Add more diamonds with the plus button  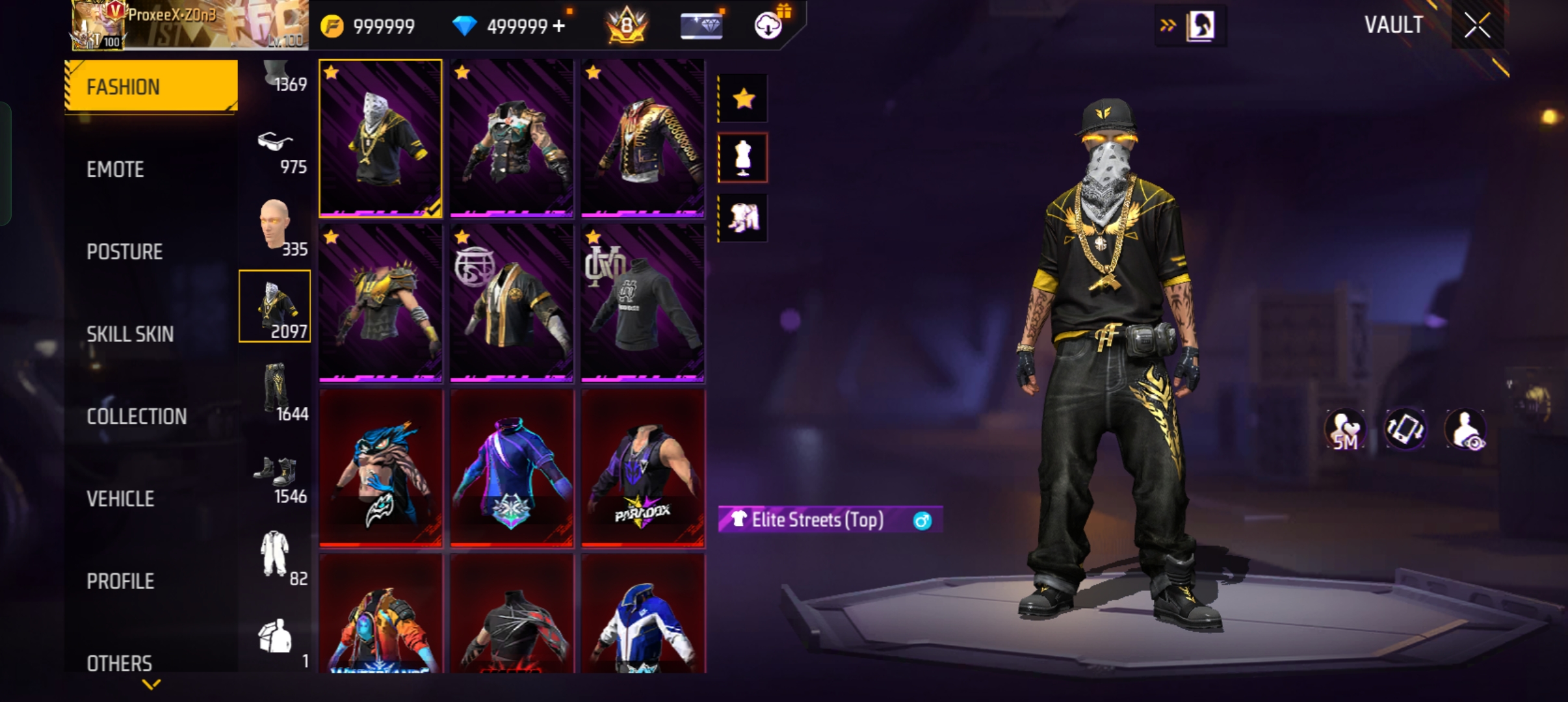click(x=559, y=26)
